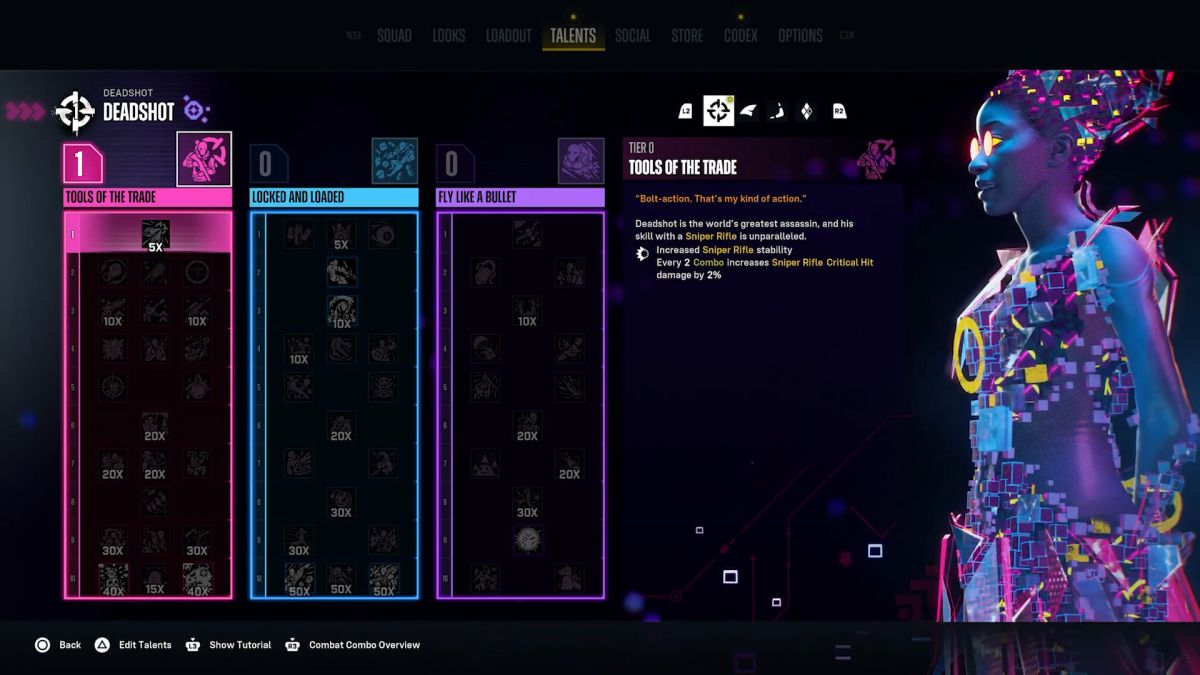Switch to the Codex tab
The width and height of the screenshot is (1200, 675).
[741, 36]
